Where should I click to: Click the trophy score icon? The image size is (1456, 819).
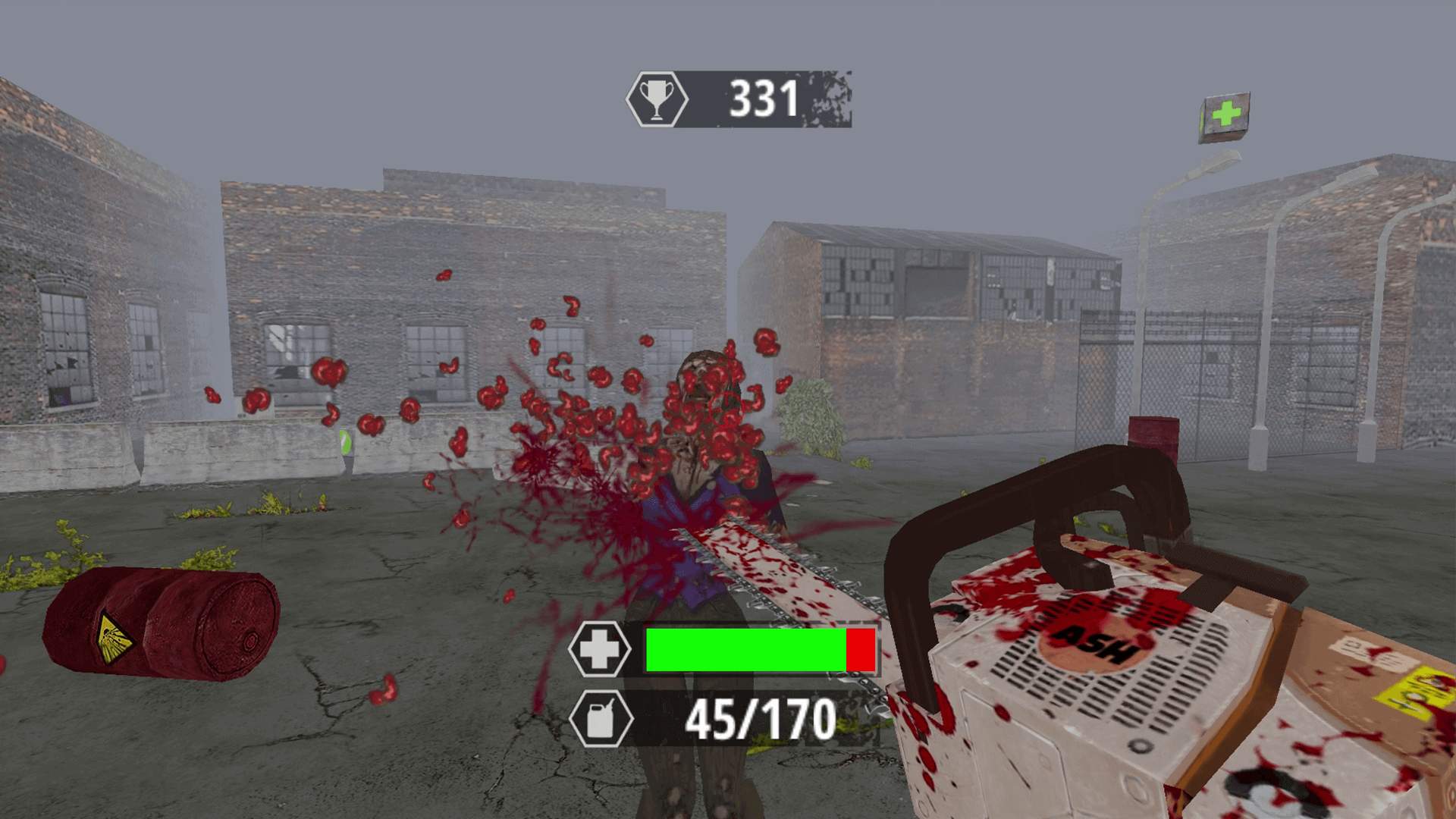click(x=657, y=99)
